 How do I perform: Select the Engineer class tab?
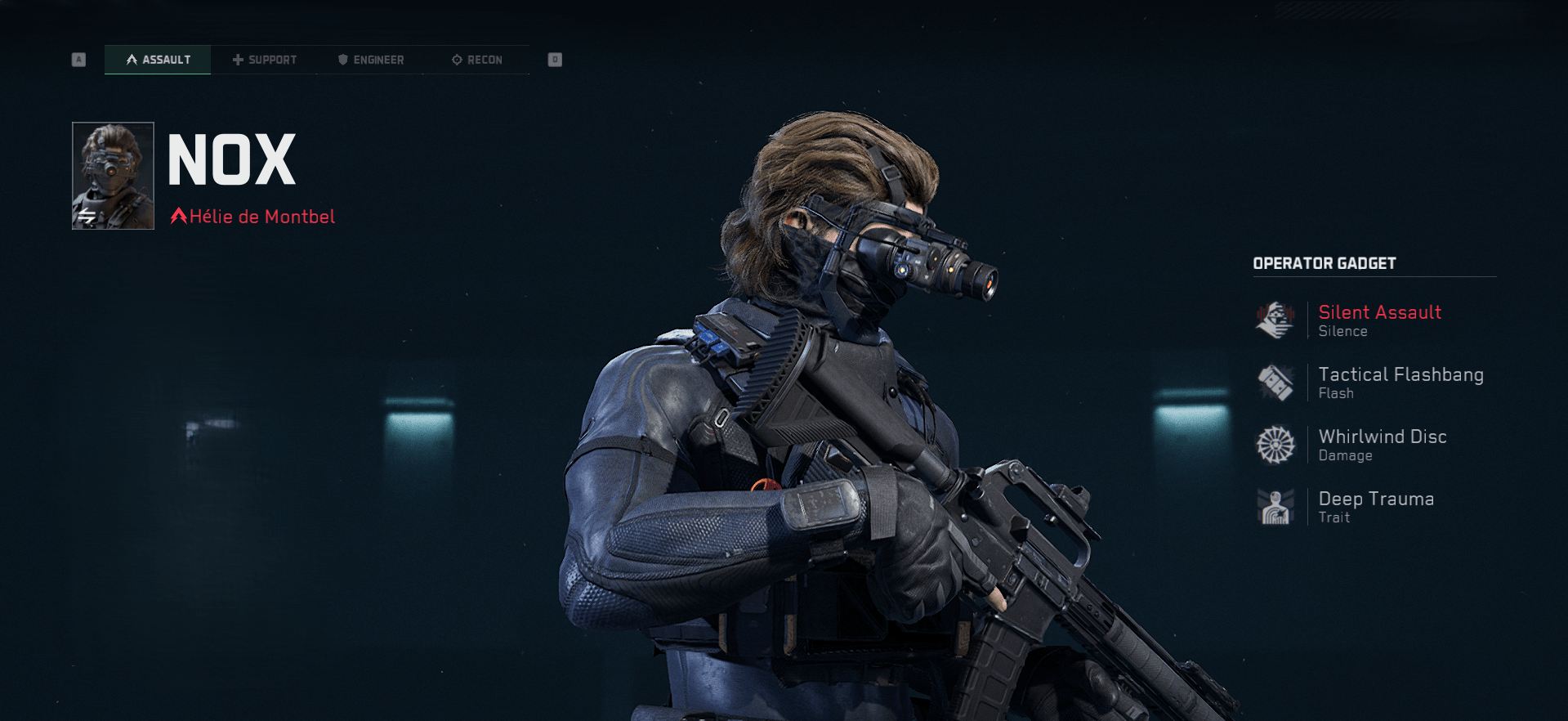point(370,60)
